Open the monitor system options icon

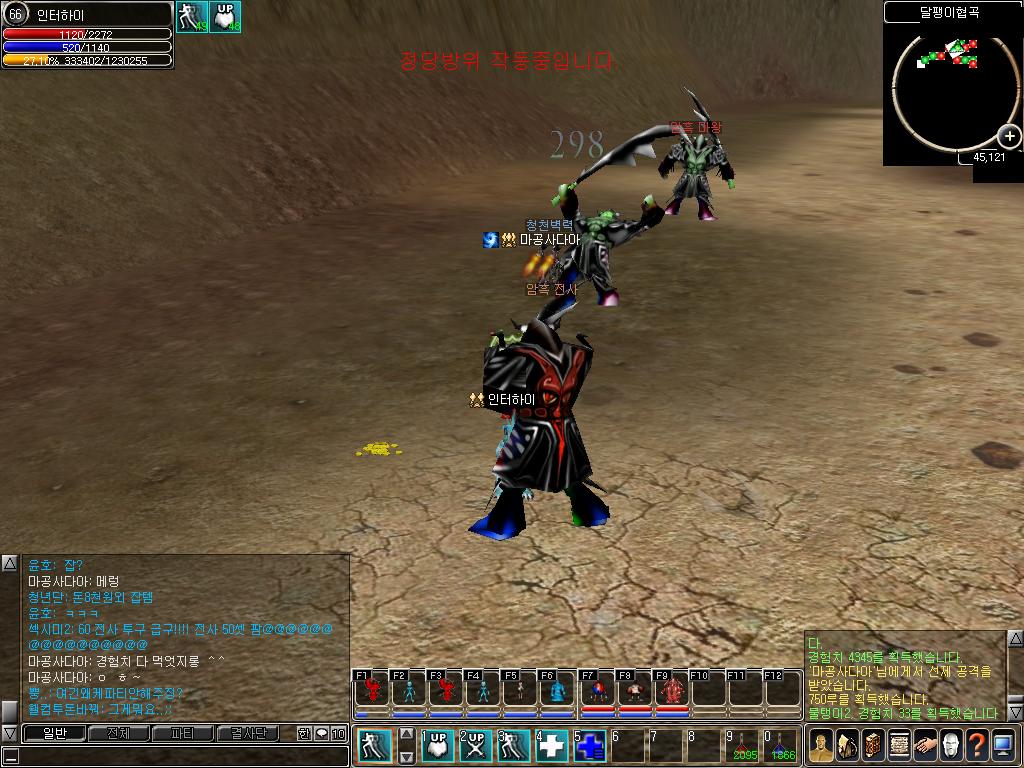(x=1003, y=745)
